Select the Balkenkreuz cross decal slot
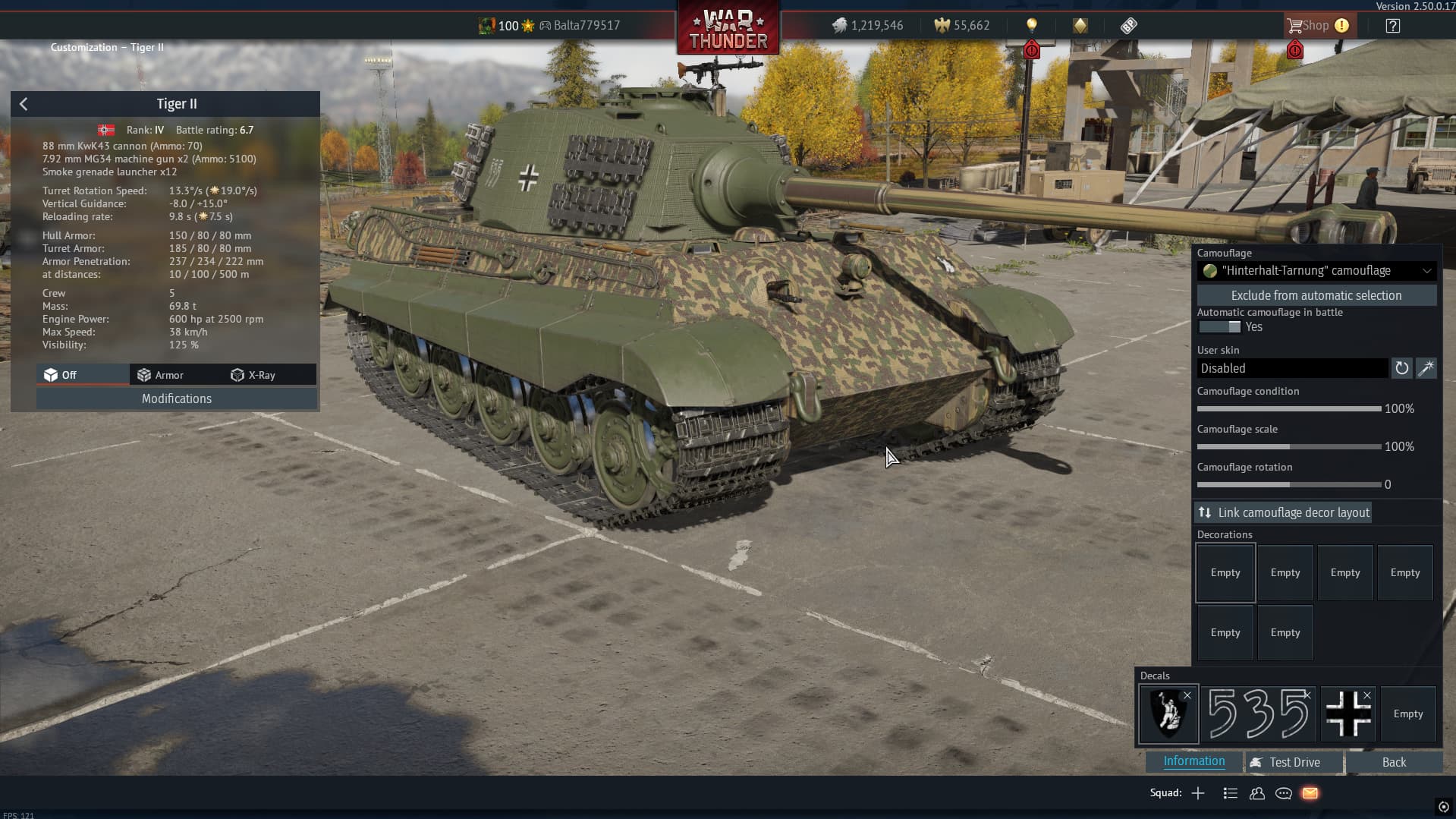This screenshot has width=1456, height=819. click(1348, 713)
